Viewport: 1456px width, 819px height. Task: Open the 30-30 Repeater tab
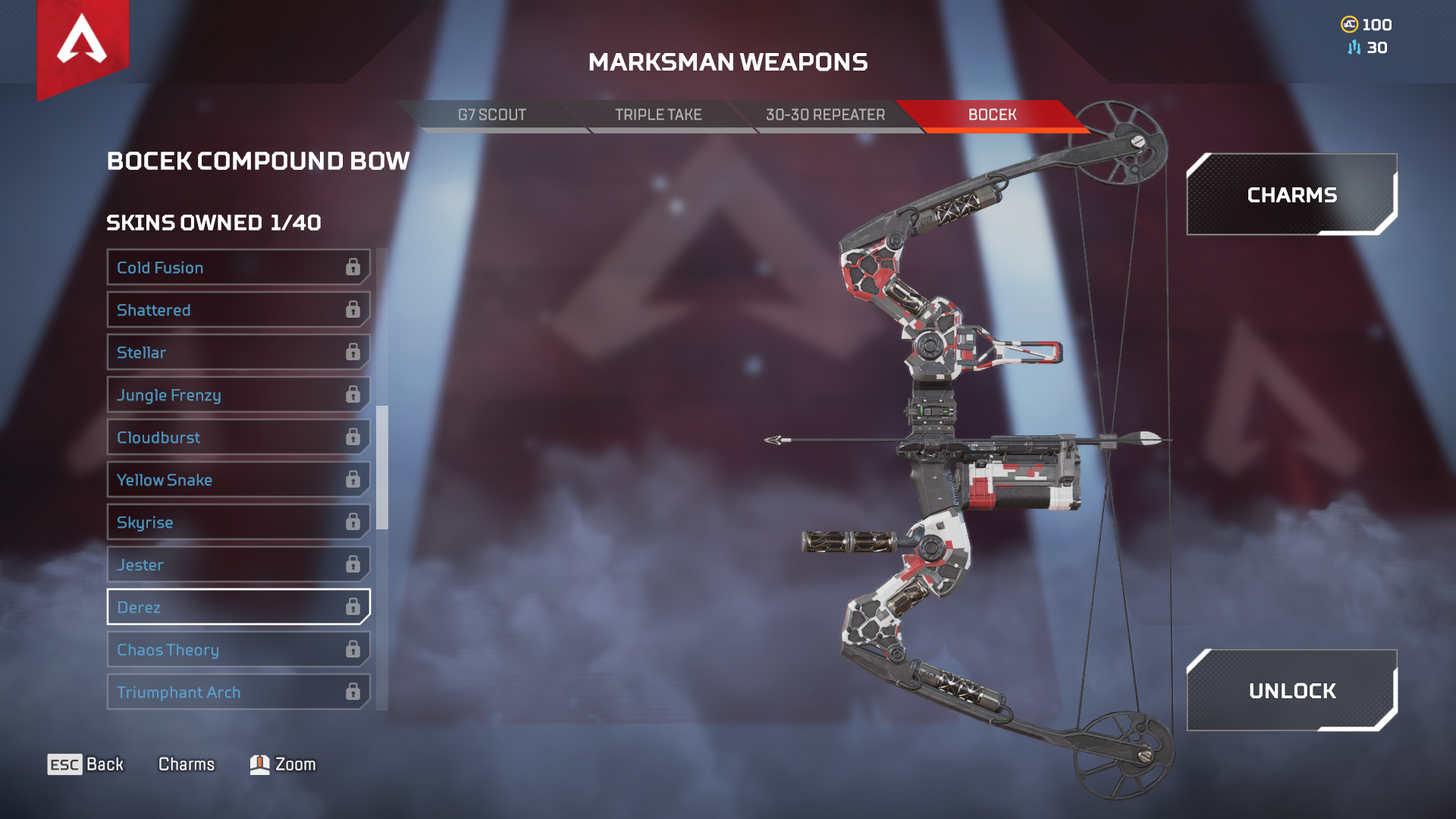(825, 115)
